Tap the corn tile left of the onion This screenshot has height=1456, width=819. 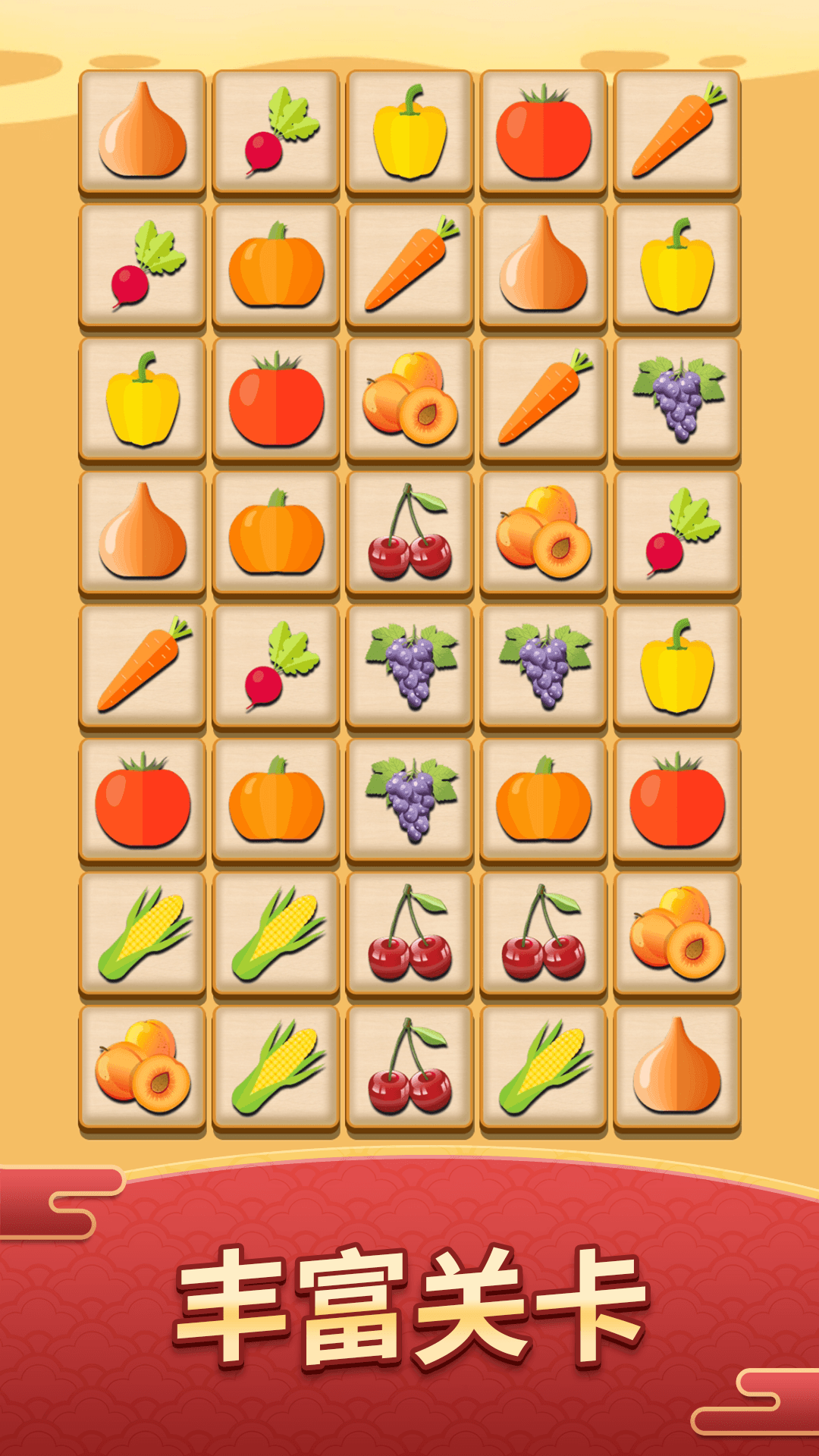pos(544,1067)
